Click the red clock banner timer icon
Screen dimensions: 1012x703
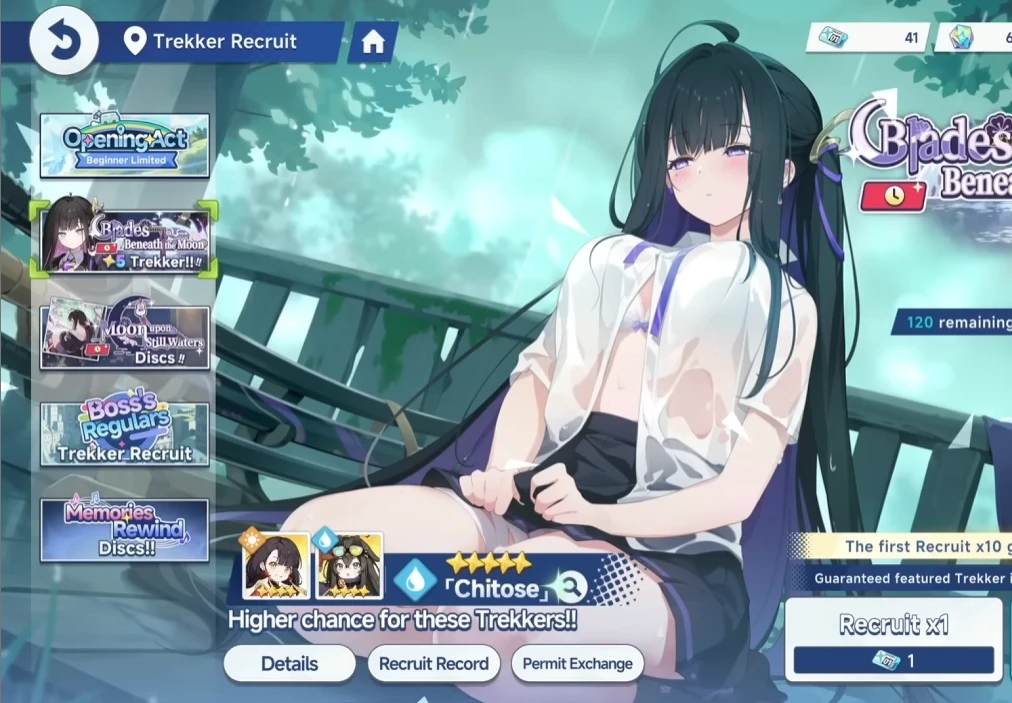point(894,195)
